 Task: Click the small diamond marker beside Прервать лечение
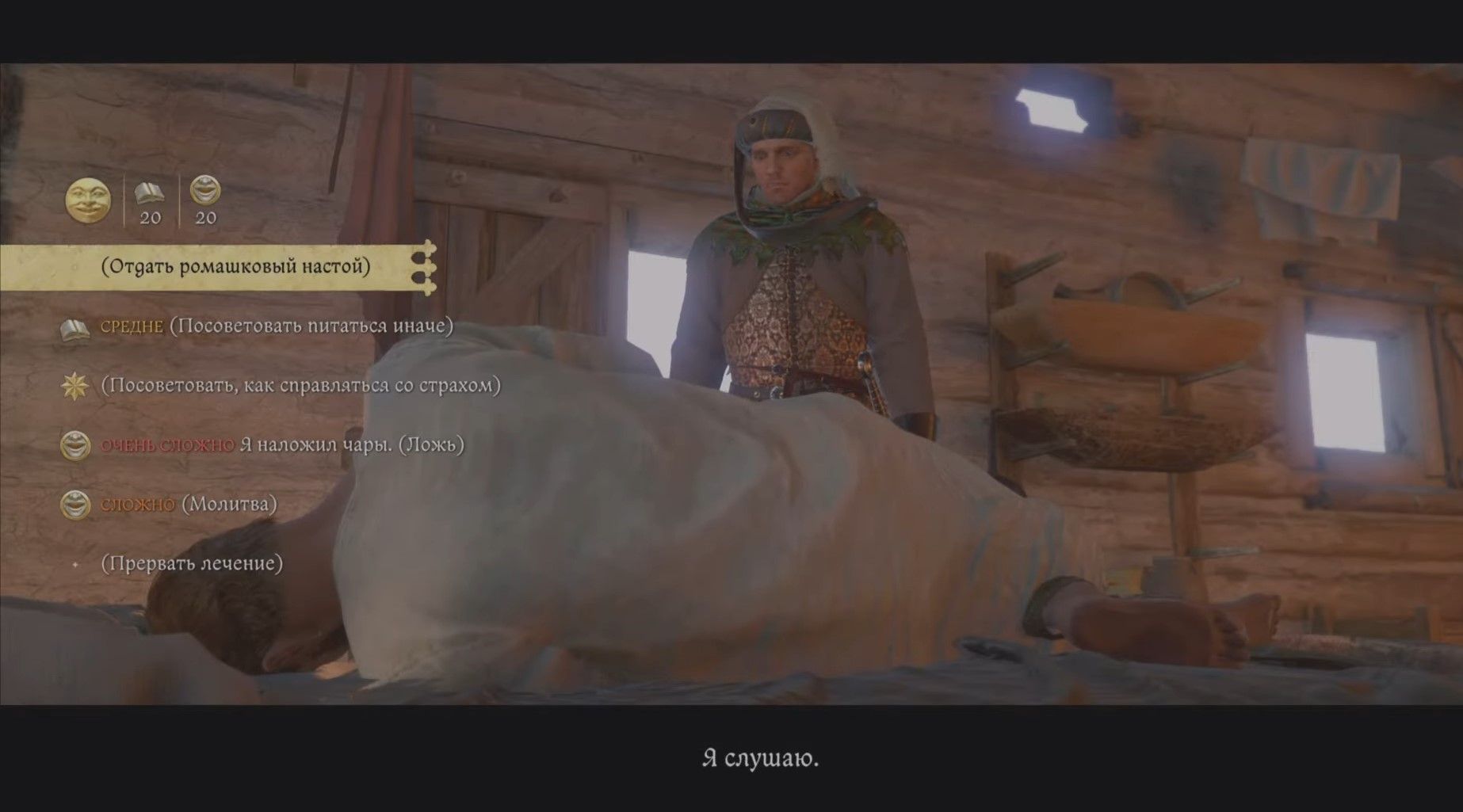pyautogui.click(x=75, y=562)
